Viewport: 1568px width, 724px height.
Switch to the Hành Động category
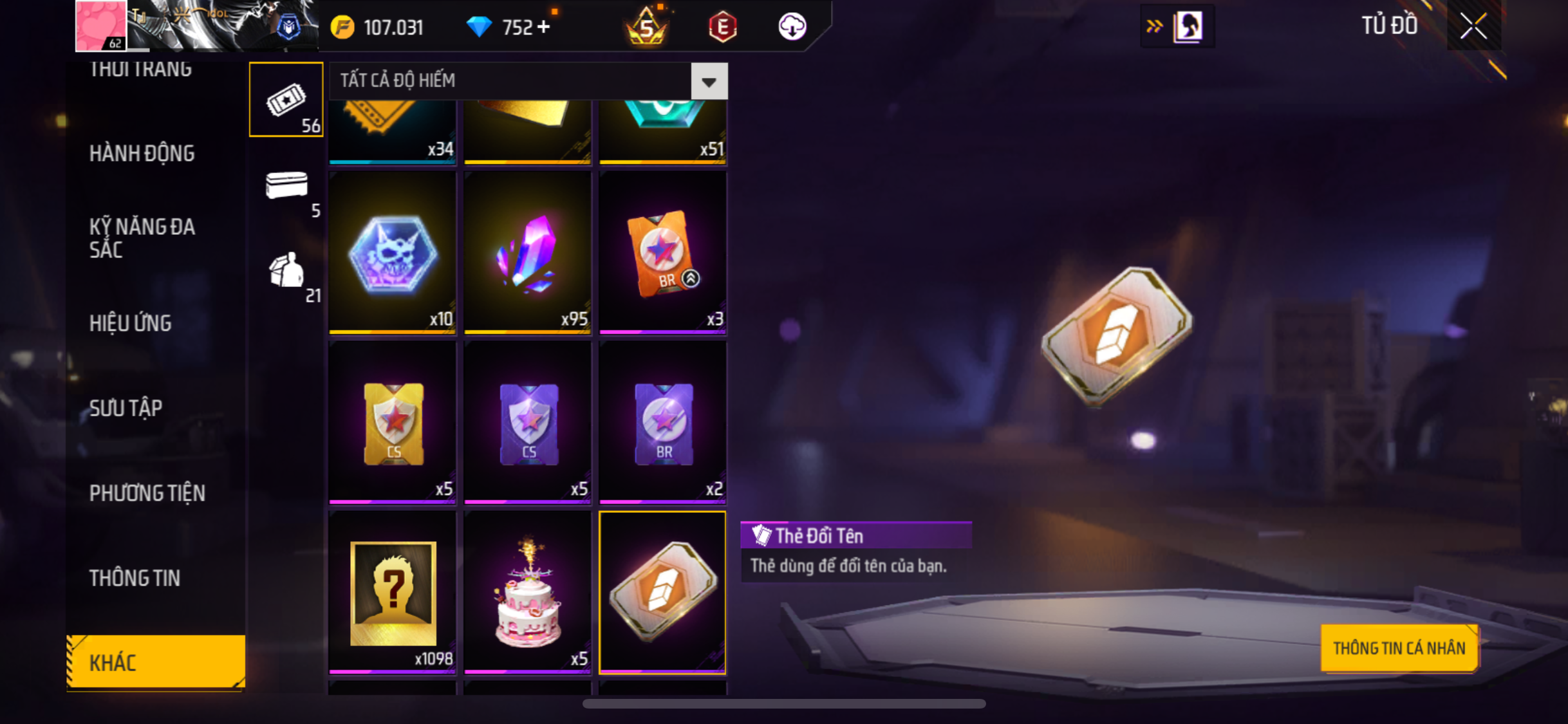tap(142, 153)
